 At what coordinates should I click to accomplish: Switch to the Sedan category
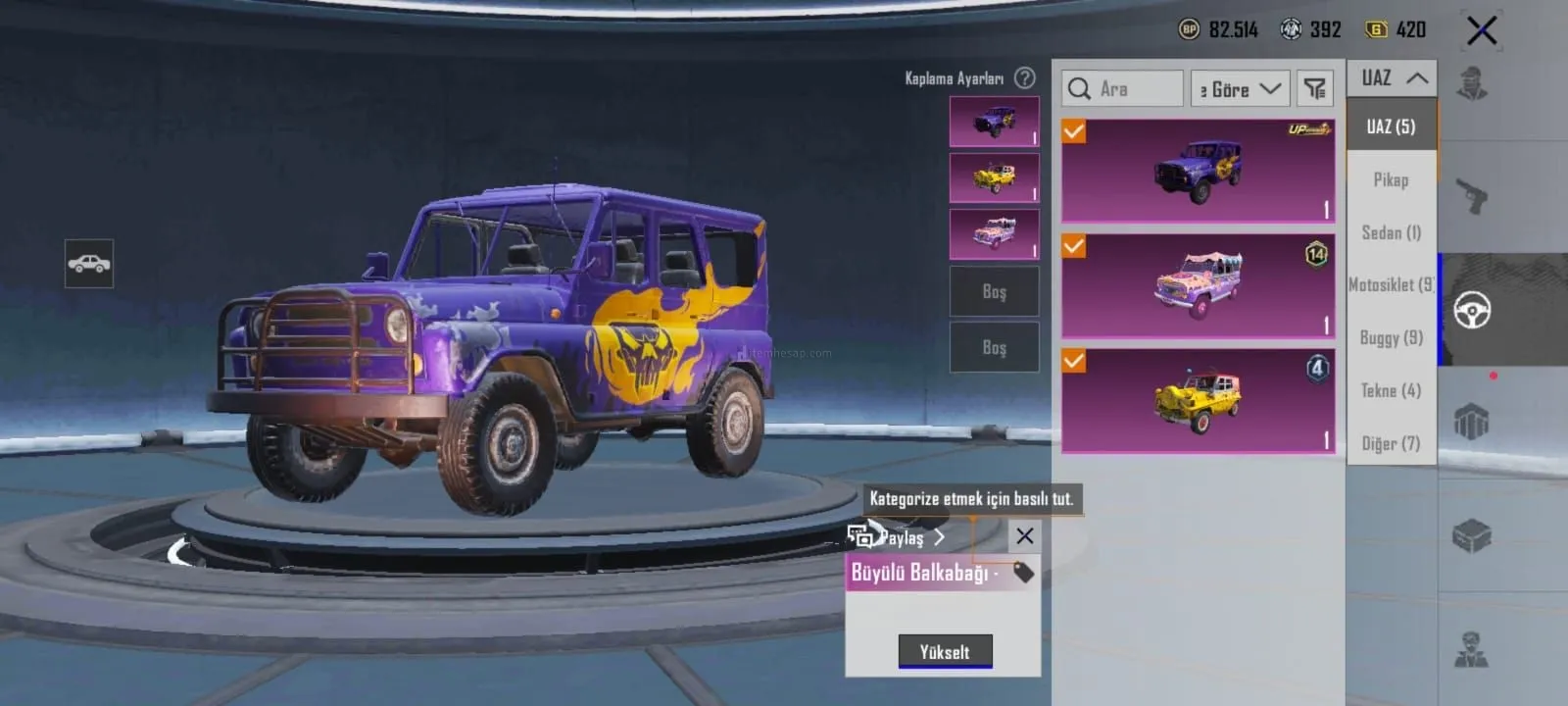point(1391,232)
